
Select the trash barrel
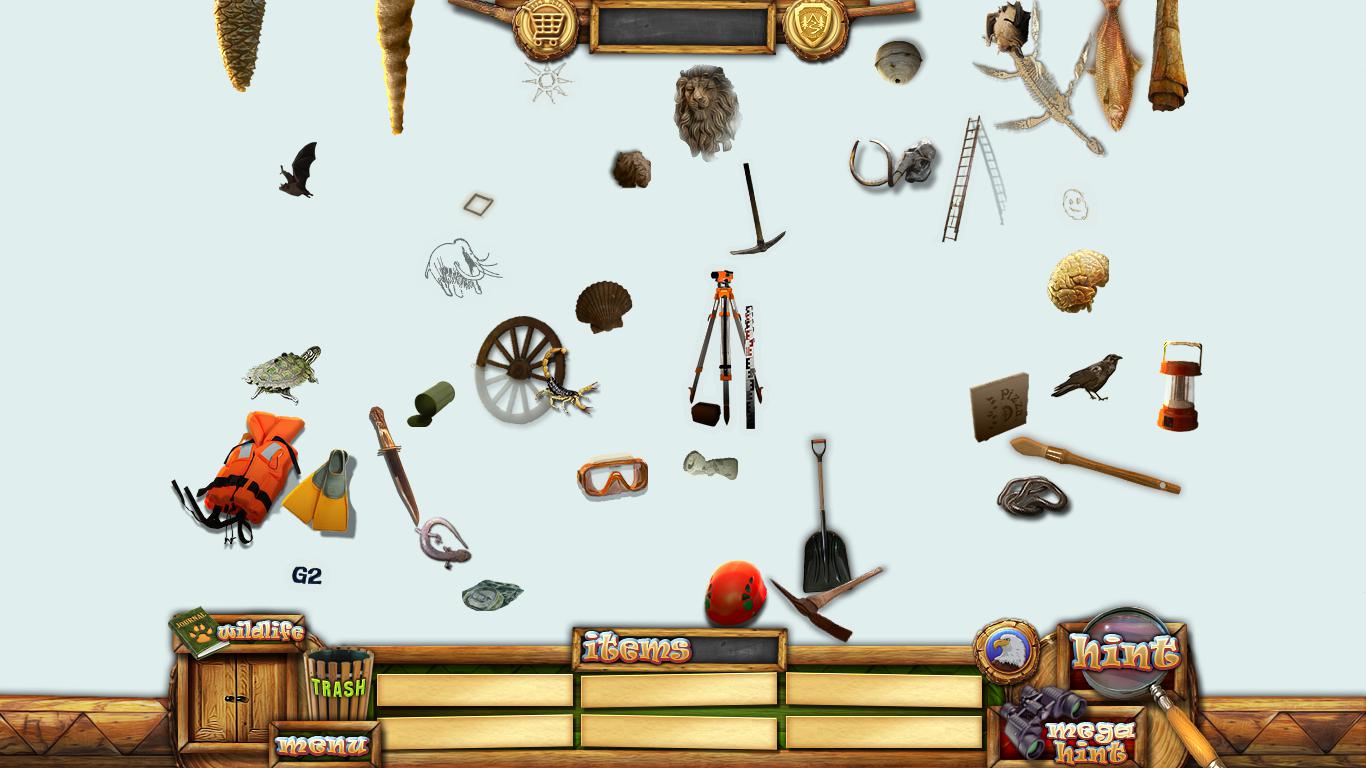click(x=338, y=684)
